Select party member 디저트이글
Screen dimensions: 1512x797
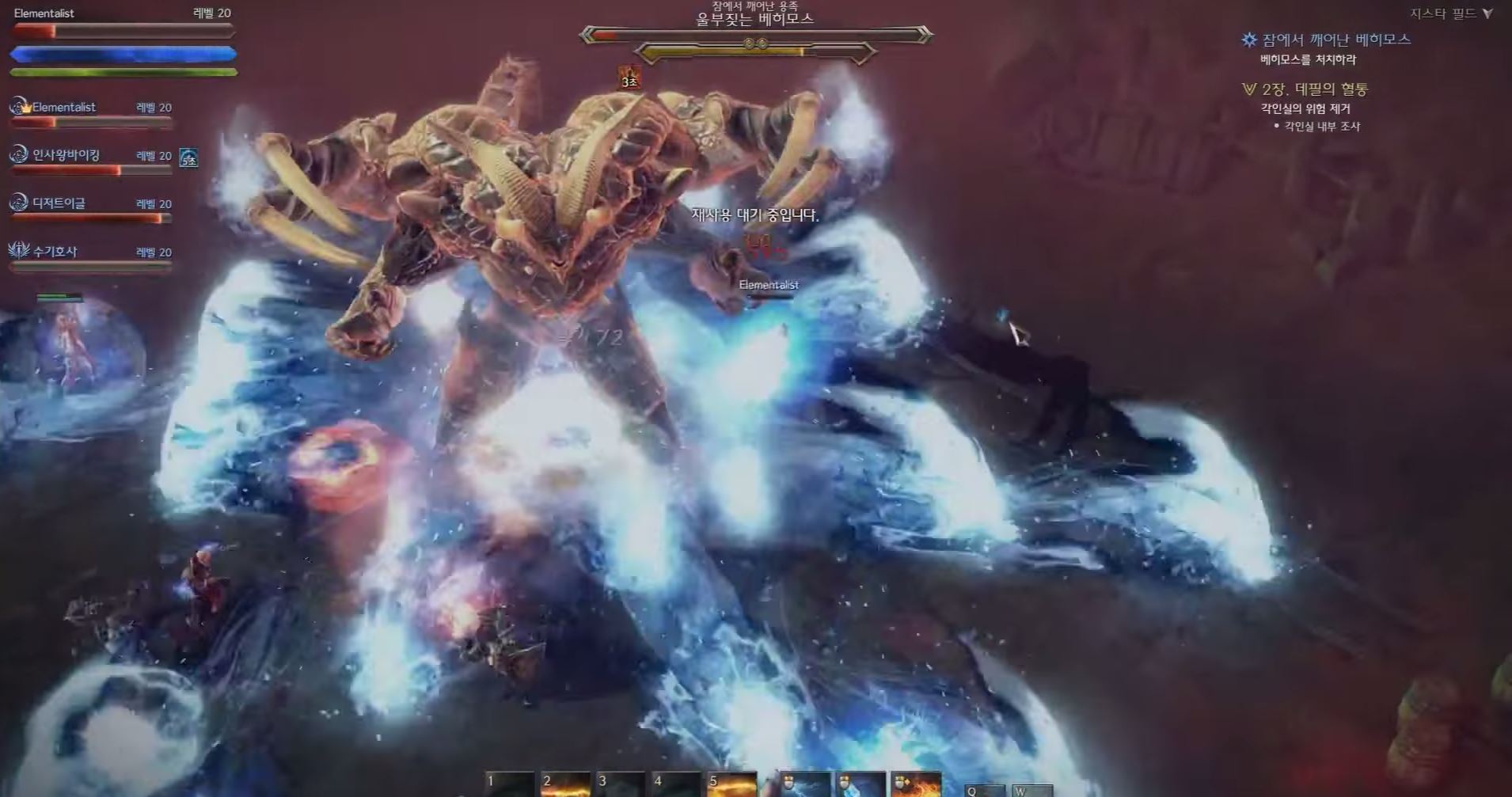pos(59,203)
